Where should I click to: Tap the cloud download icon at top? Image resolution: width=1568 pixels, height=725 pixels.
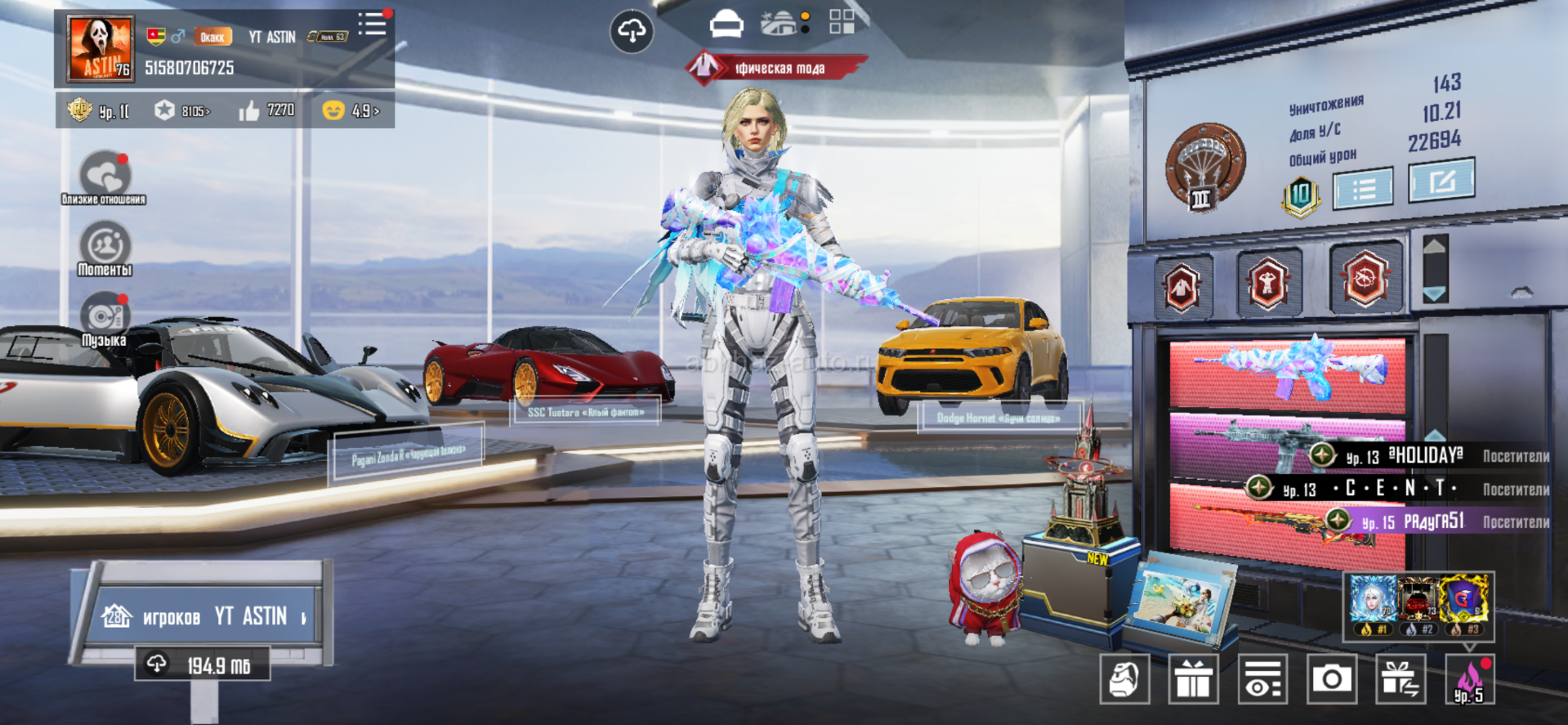pos(632,32)
